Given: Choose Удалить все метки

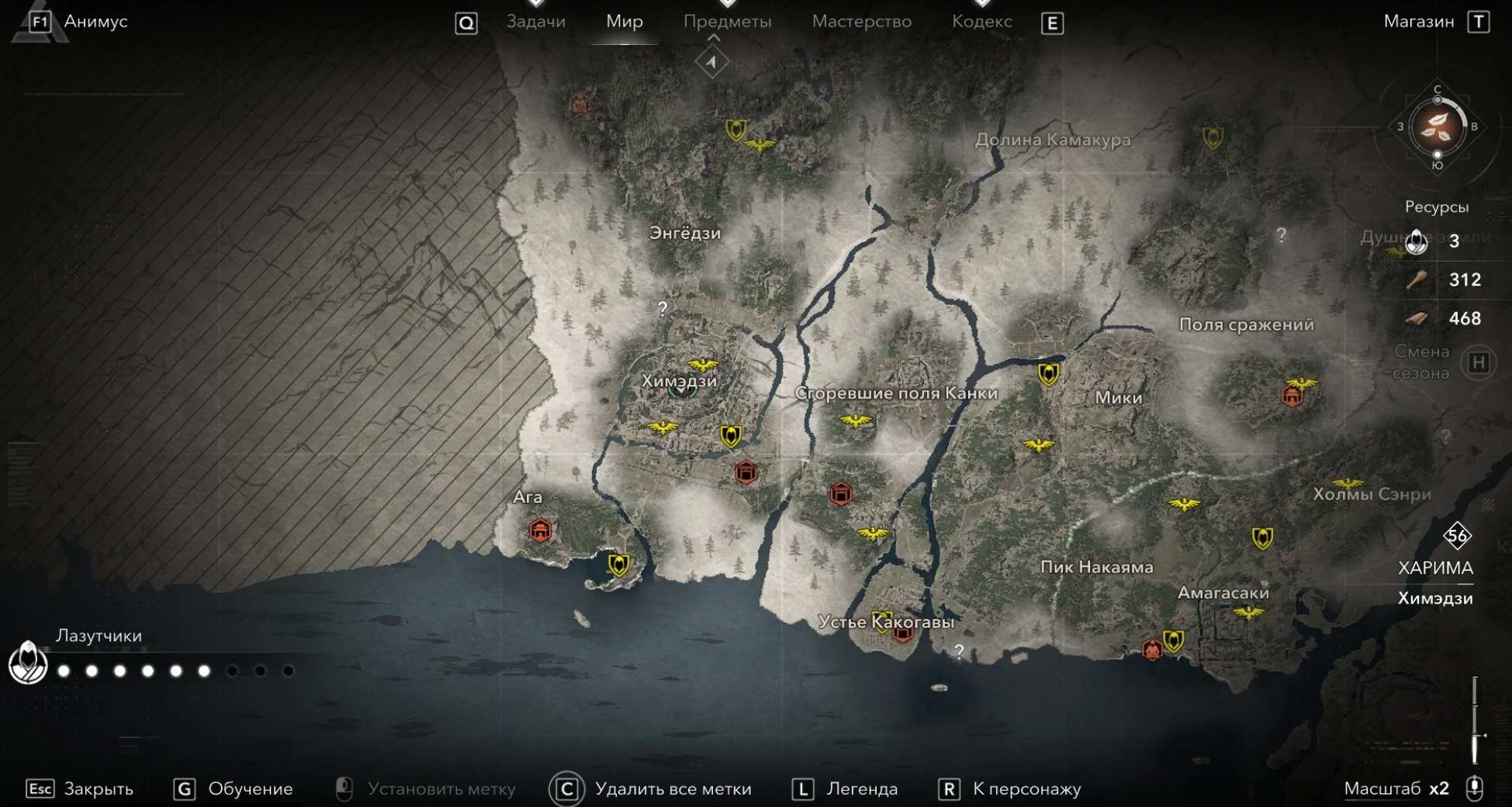Looking at the screenshot, I should click(x=672, y=789).
